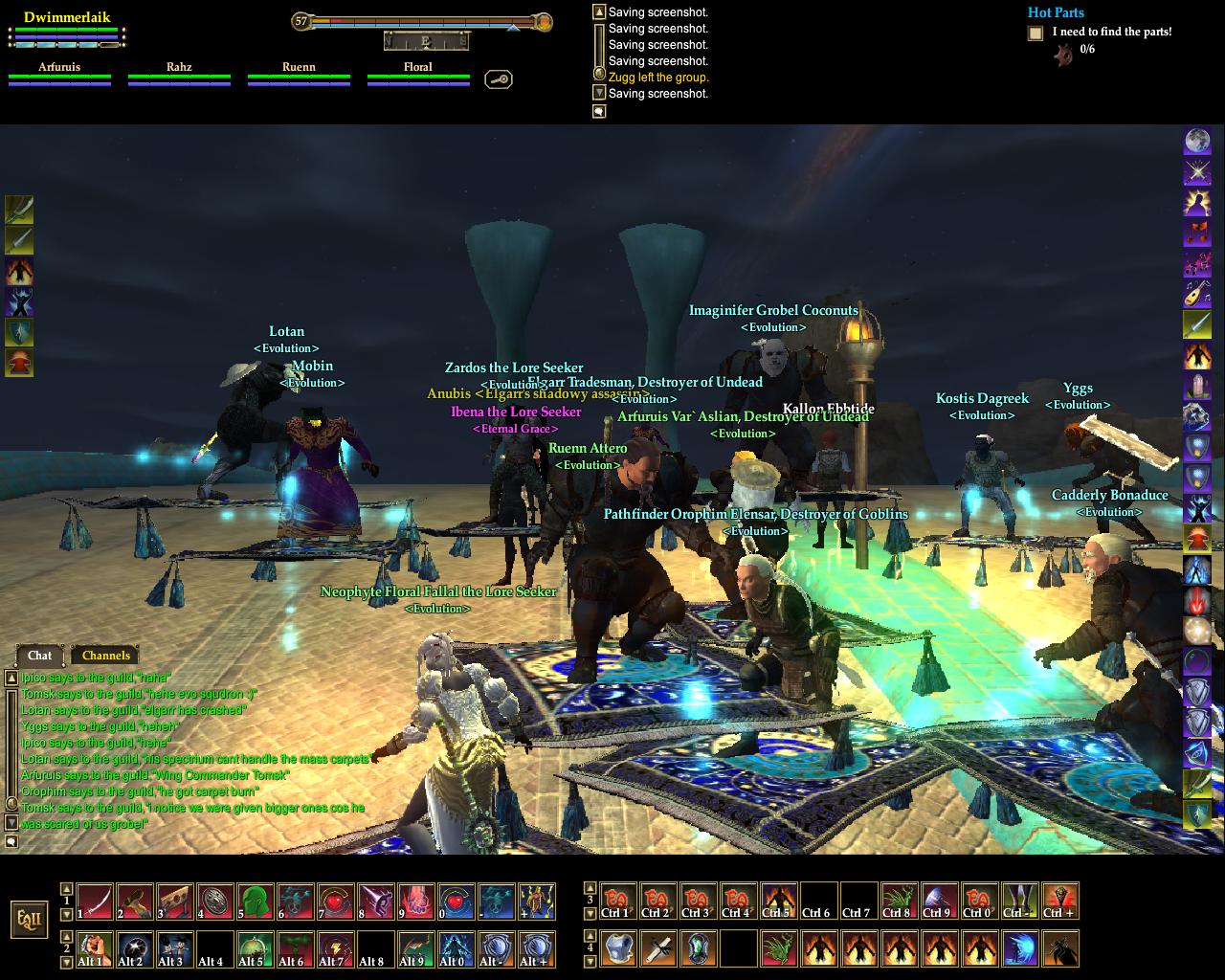Screen dimensions: 1225x980
Task: Target group member Arfuruis in the group list
Action: point(59,74)
